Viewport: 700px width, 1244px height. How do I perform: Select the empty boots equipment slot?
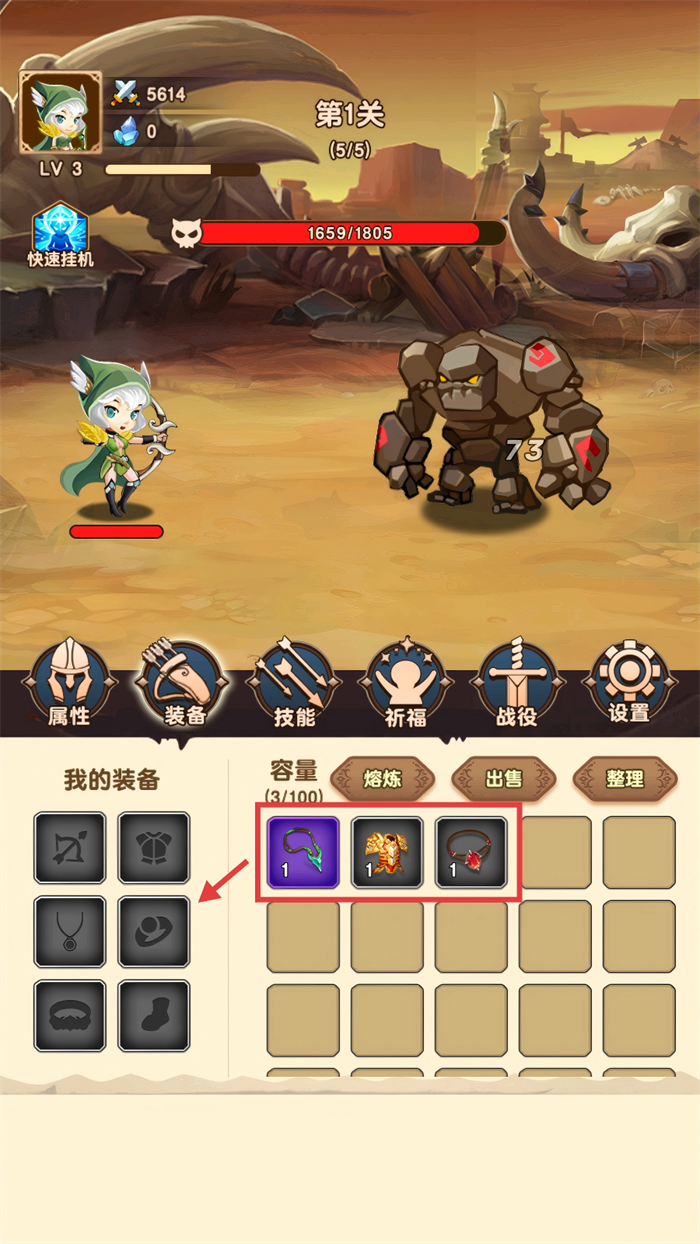pos(154,1016)
